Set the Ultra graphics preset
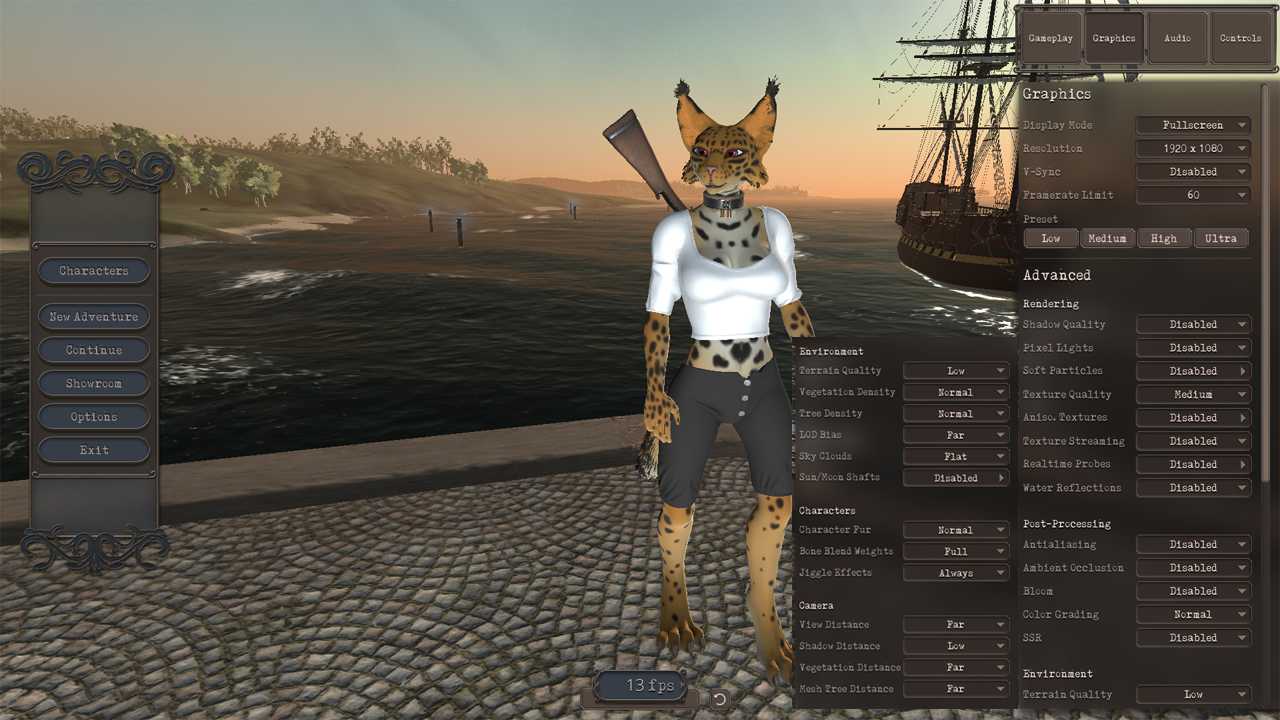The height and width of the screenshot is (720, 1280). pyautogui.click(x=1221, y=238)
